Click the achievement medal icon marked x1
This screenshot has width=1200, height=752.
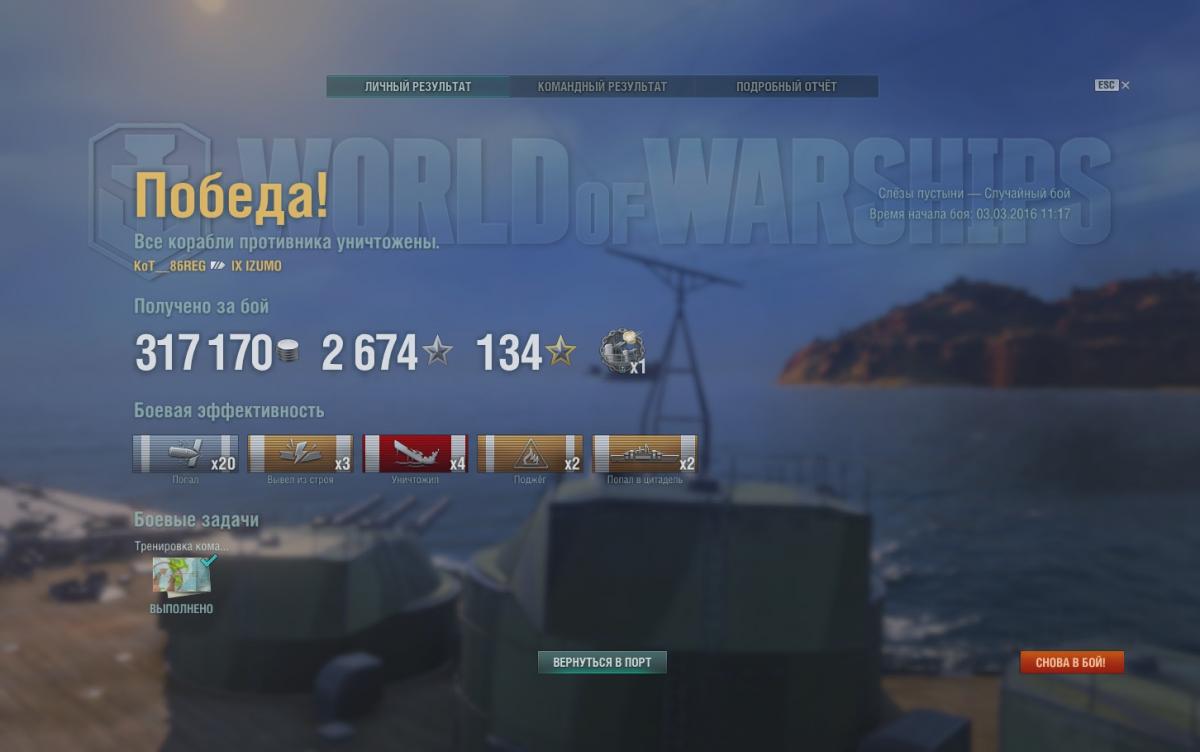622,352
